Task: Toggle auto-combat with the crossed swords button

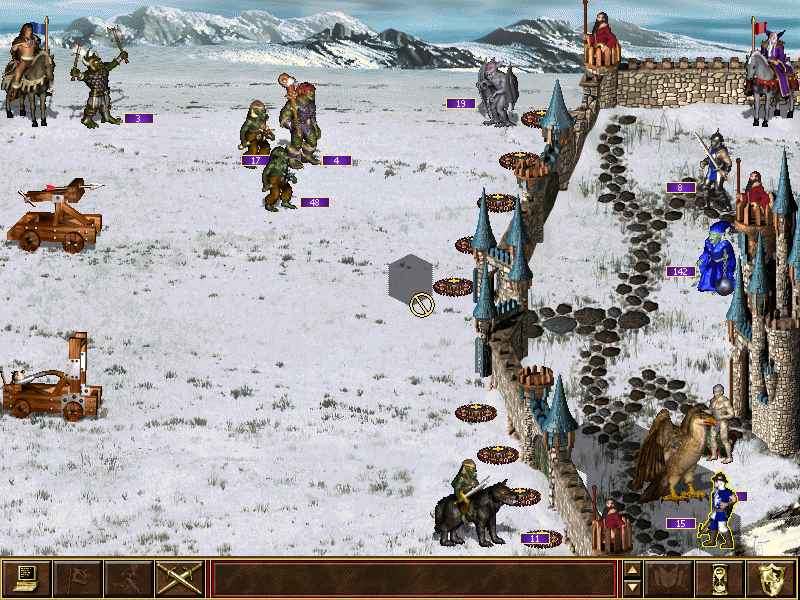Action: point(180,578)
